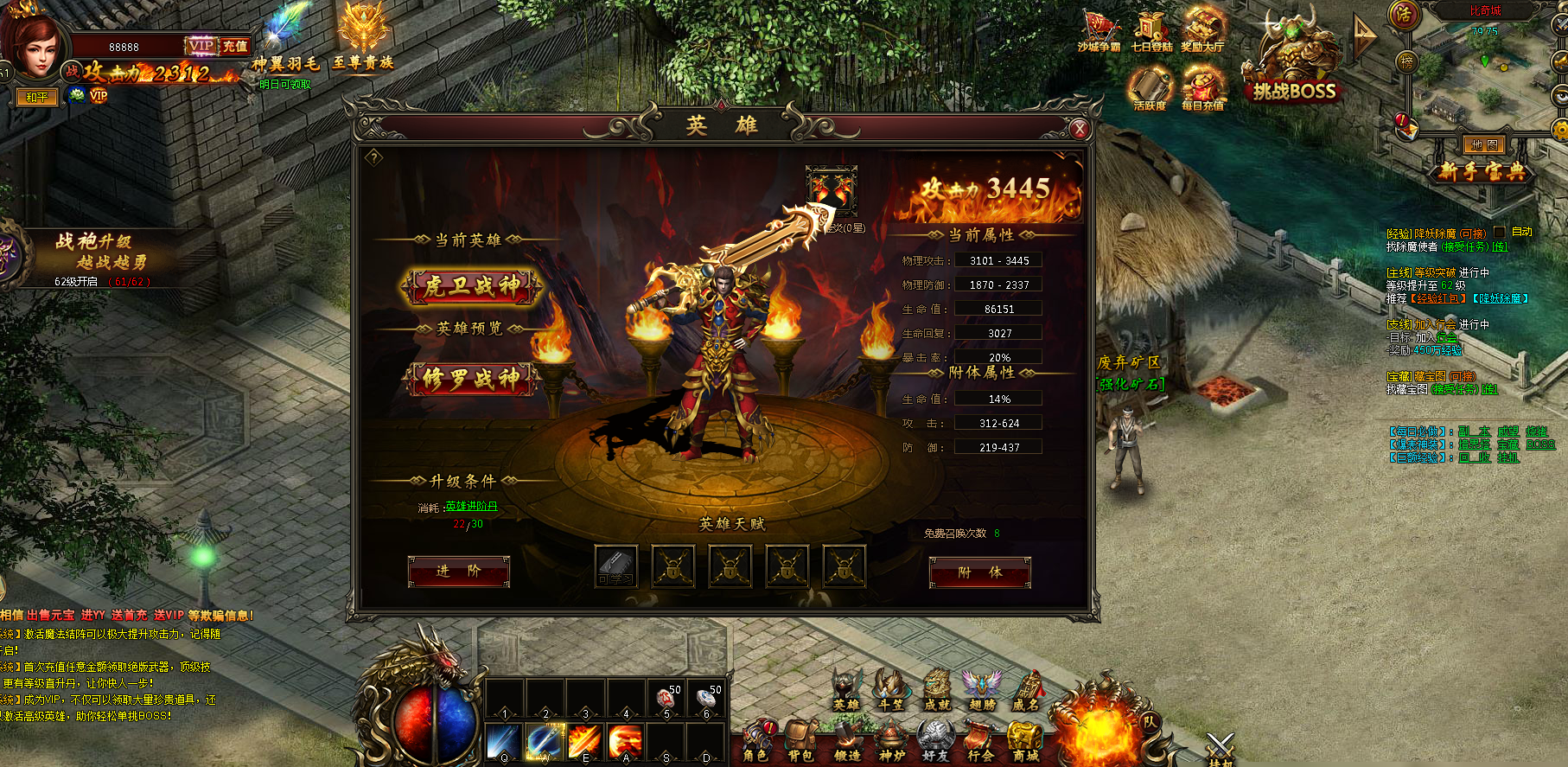Open the 七日登陆 login rewards
The image size is (1568, 767).
pyautogui.click(x=1151, y=33)
